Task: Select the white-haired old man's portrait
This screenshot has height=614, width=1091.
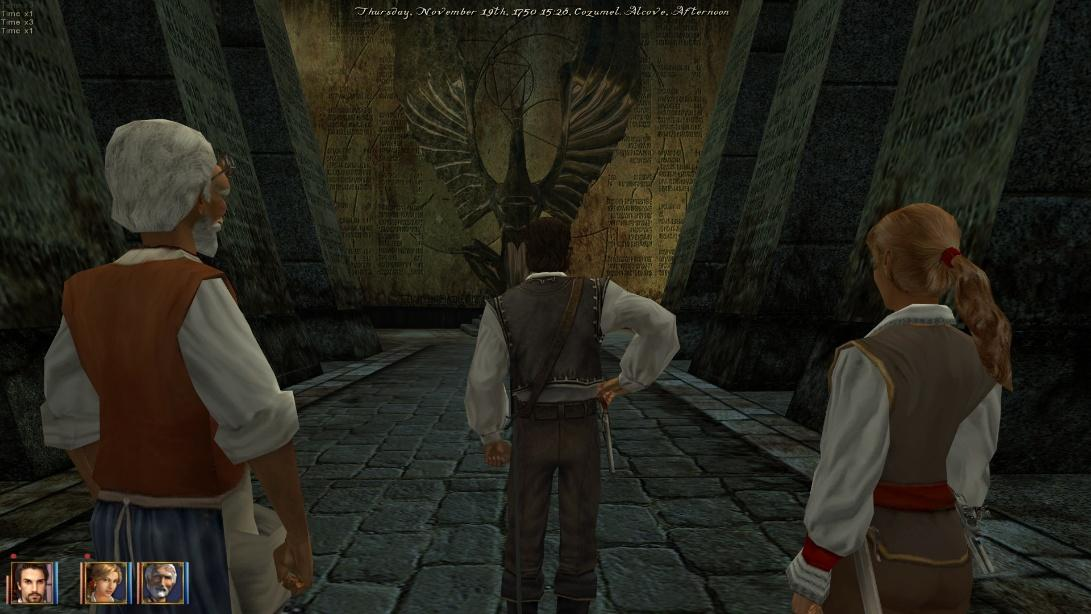Action: coord(160,582)
